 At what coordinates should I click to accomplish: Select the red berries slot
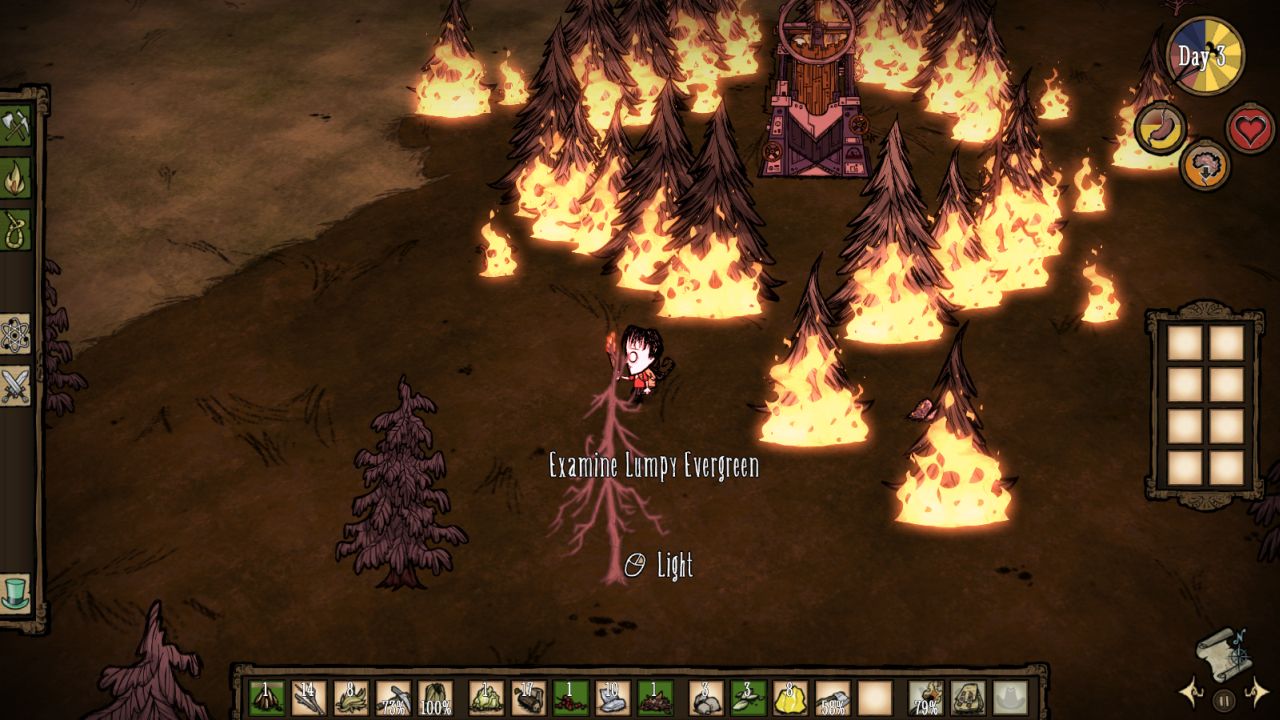[x=571, y=697]
